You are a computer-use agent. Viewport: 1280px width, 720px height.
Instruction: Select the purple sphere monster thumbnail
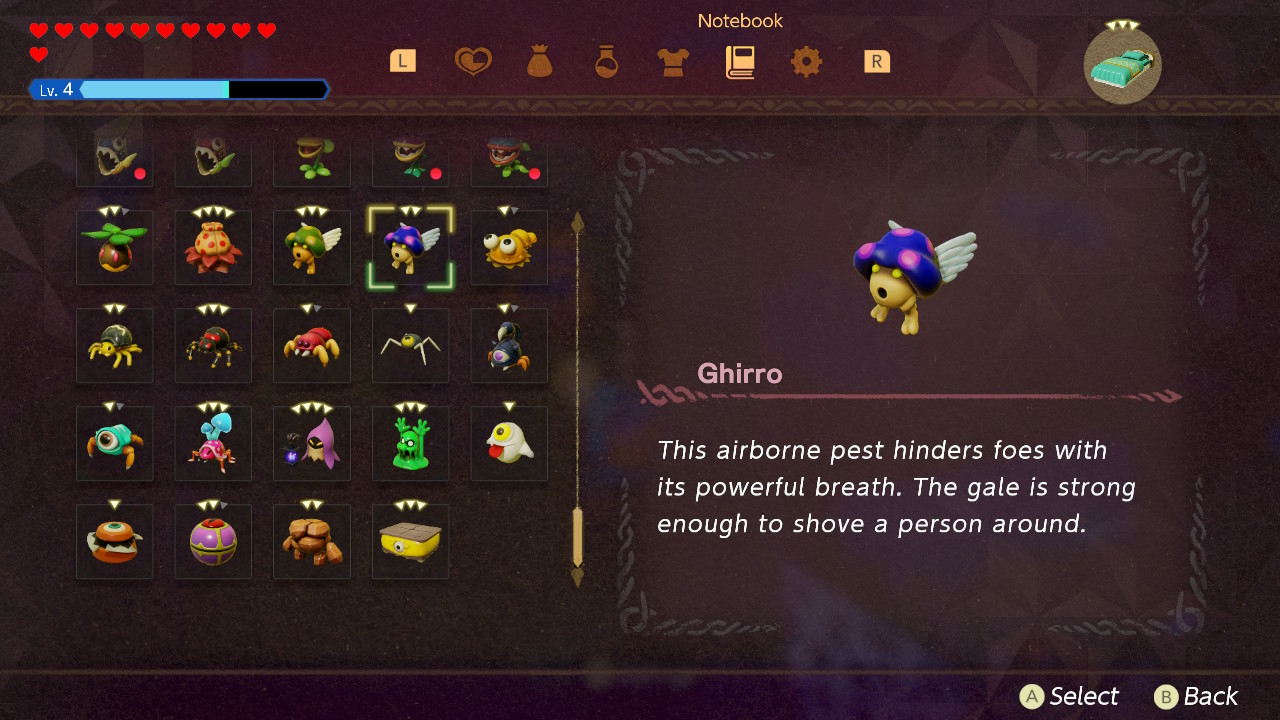212,541
